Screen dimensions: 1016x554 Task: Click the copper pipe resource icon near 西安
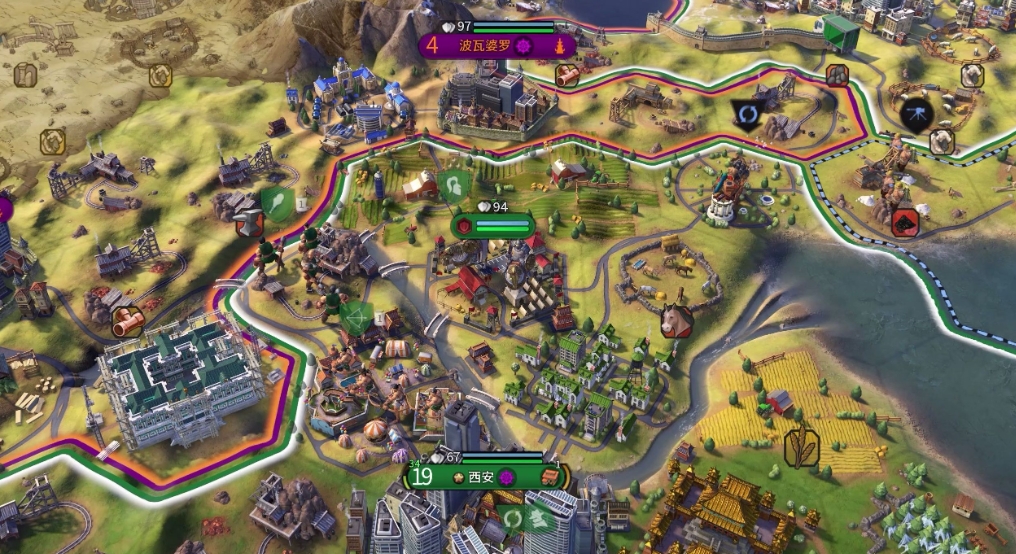click(128, 322)
